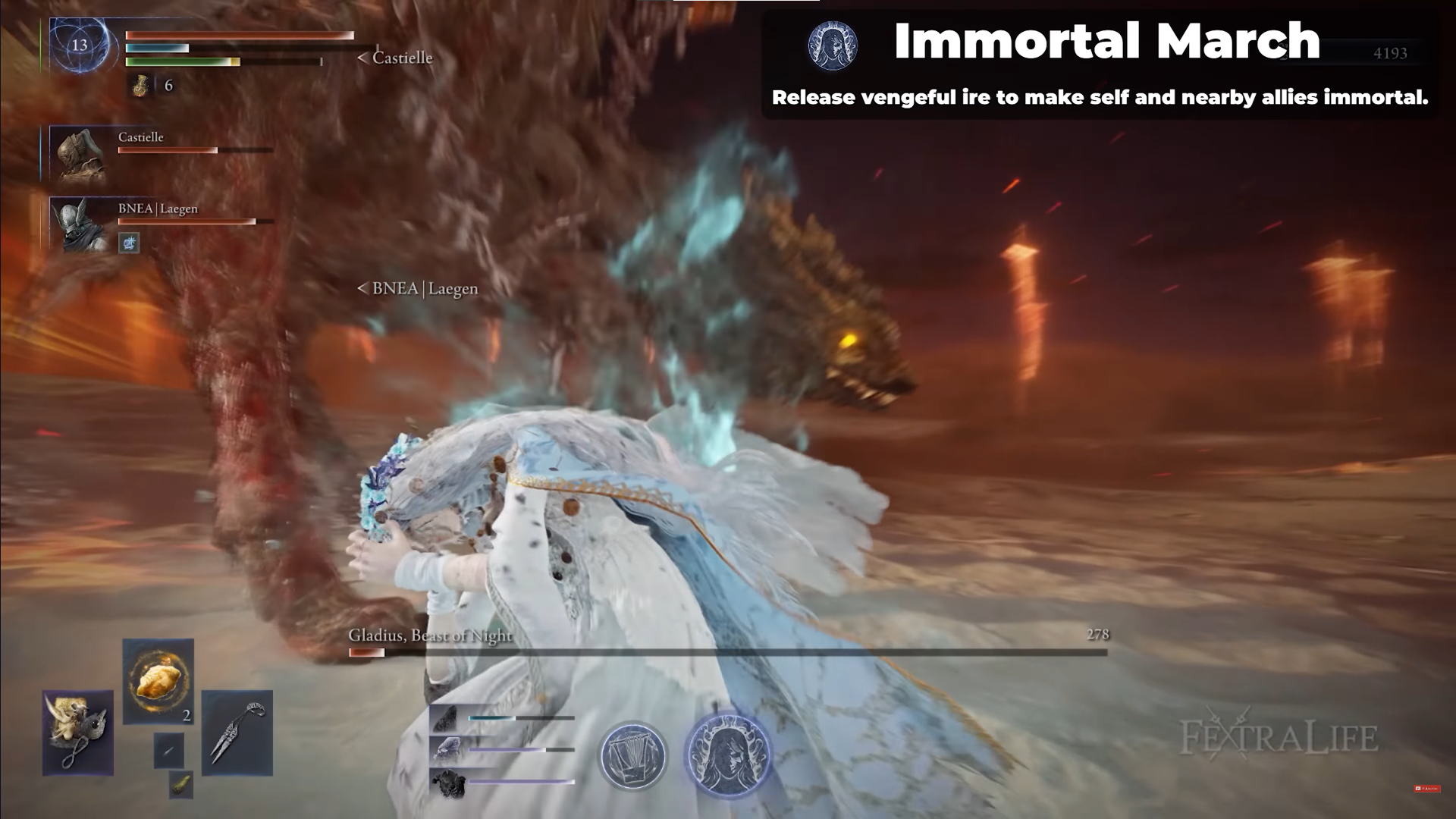Select the status effect icon under Laegen
The image size is (1456, 819).
coord(129,243)
